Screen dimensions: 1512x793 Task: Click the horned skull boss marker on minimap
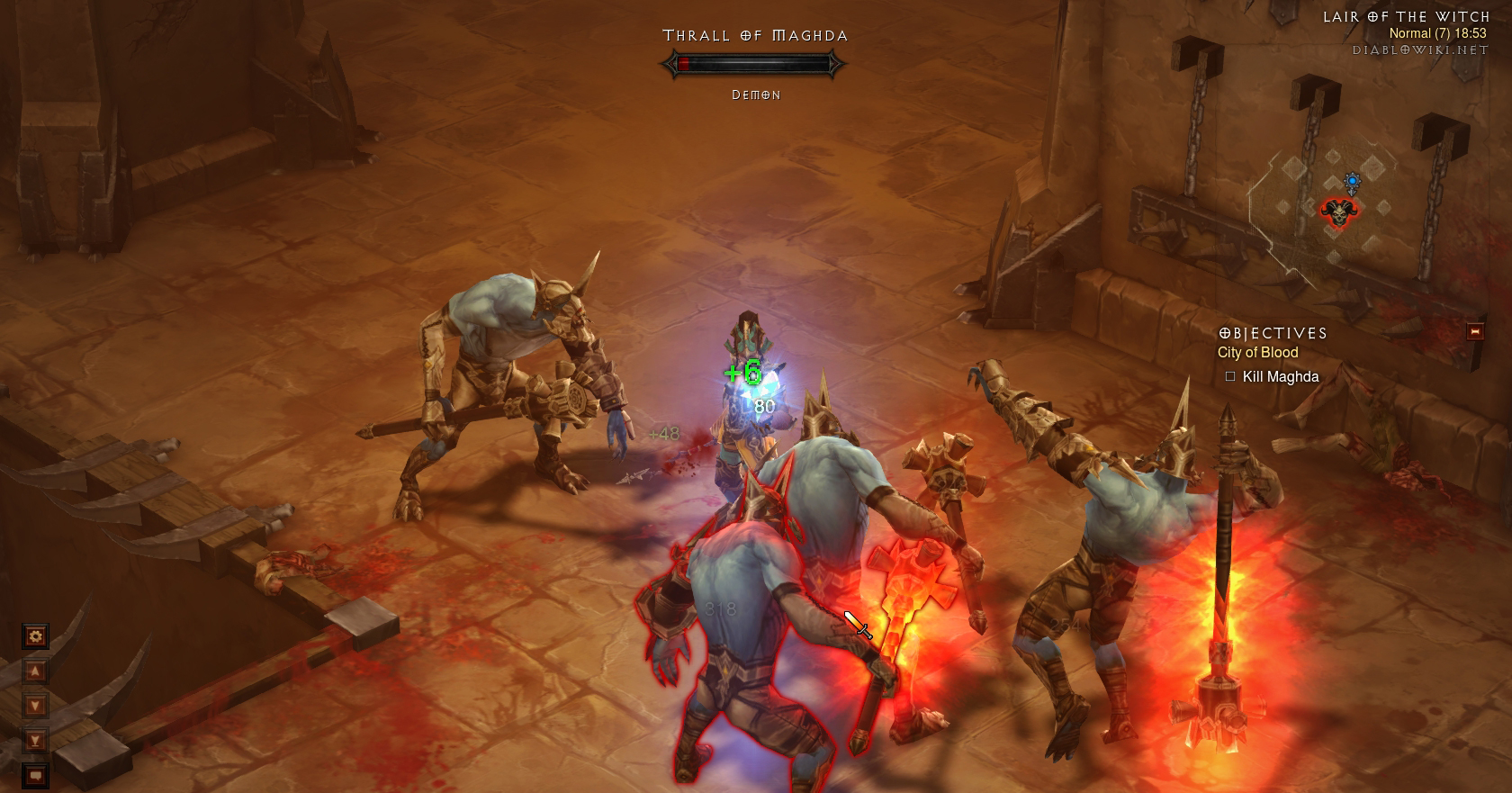click(1337, 212)
